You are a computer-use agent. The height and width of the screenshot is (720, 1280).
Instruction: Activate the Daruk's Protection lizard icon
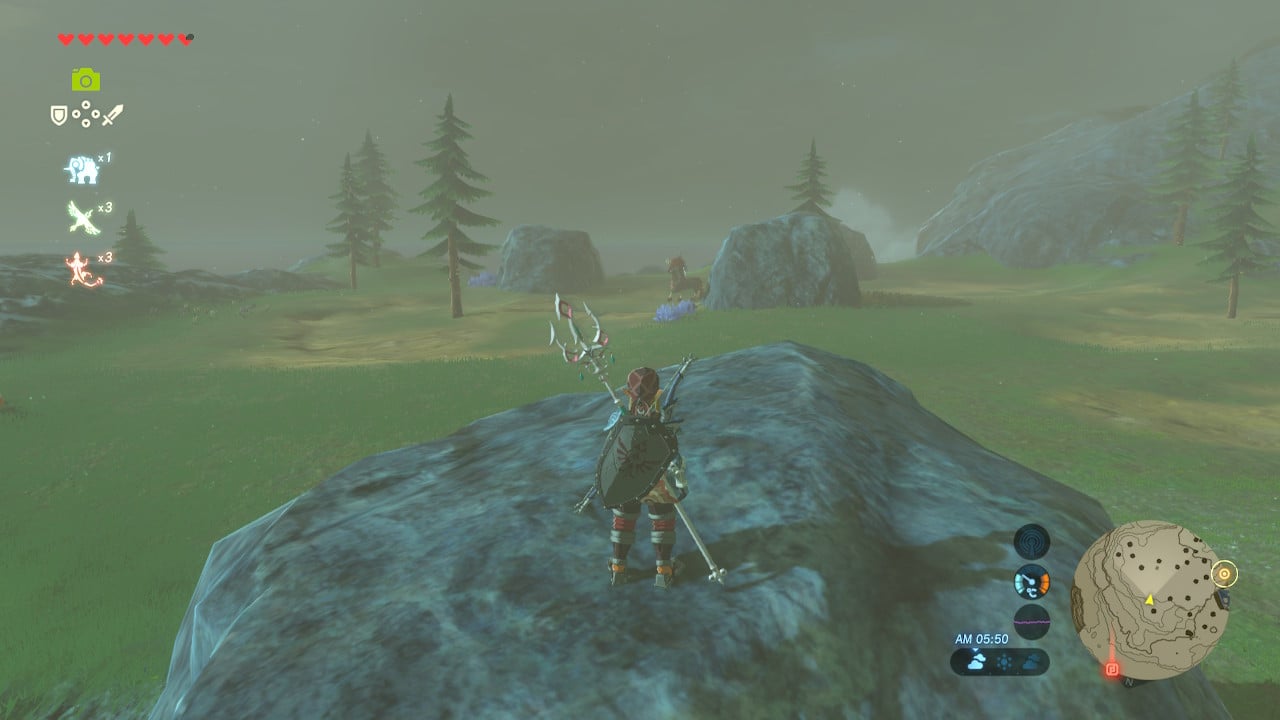tap(83, 268)
